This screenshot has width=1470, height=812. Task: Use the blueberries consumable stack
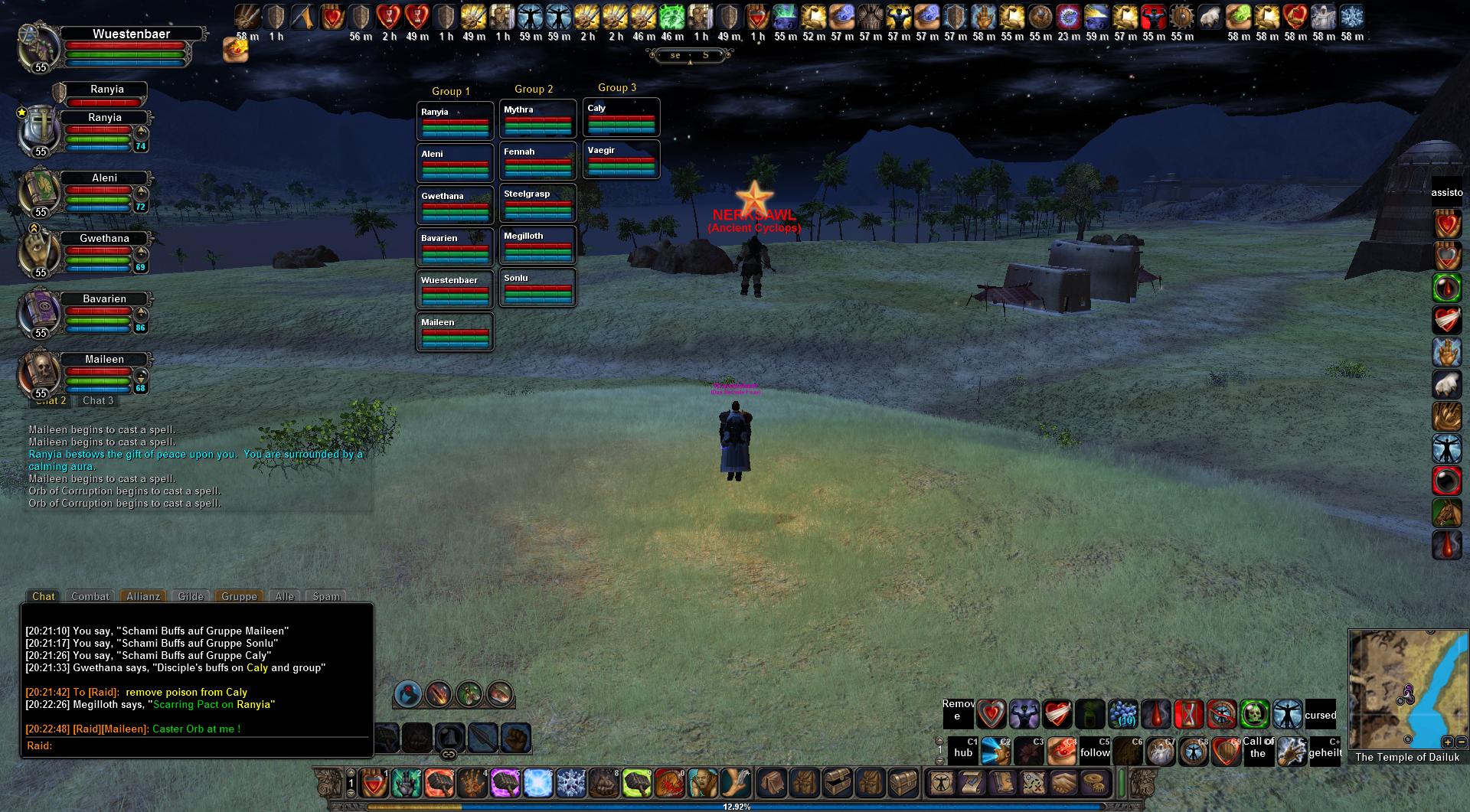point(1123,715)
